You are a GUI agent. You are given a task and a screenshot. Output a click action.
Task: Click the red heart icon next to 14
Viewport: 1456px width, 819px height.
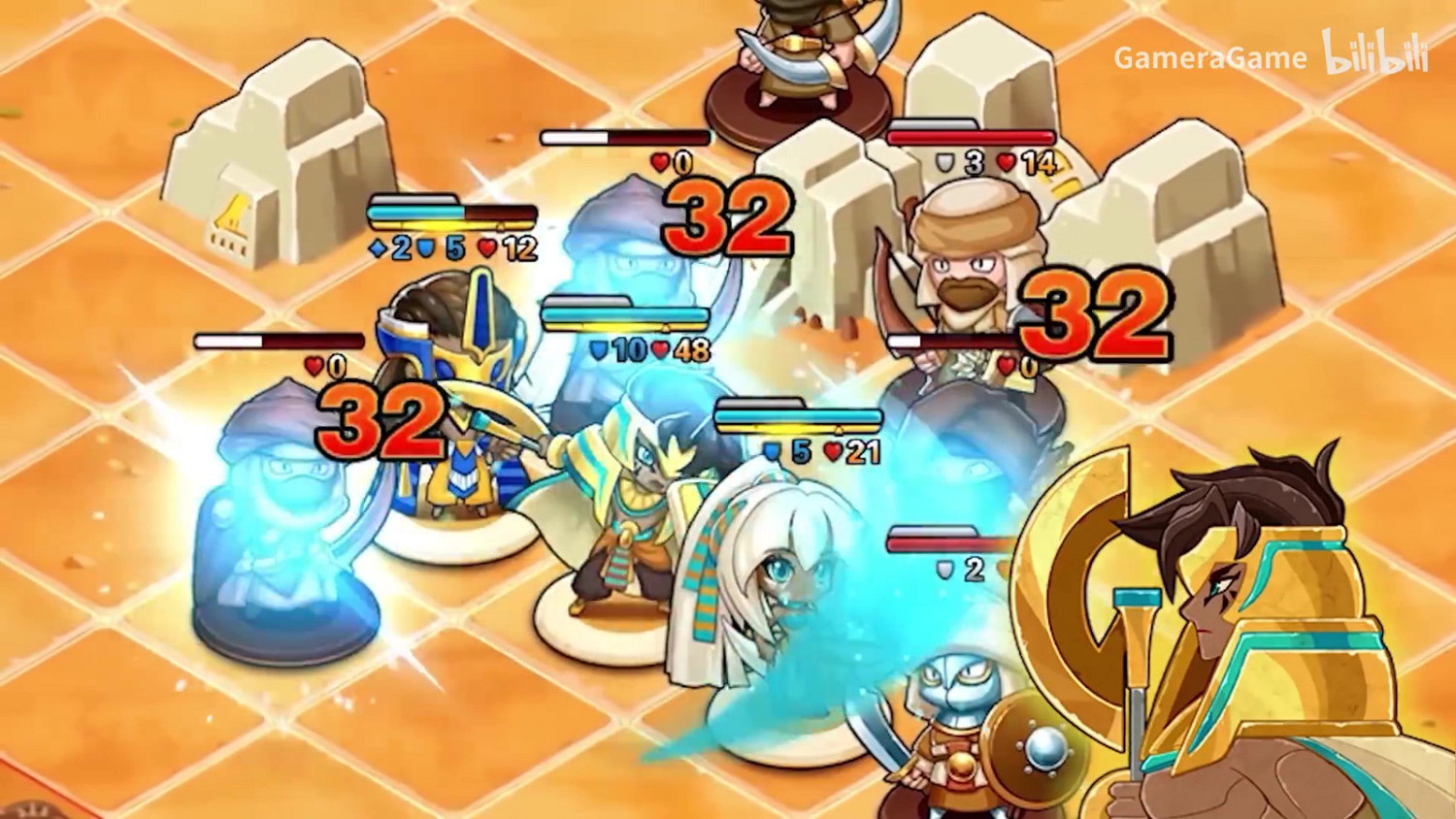tap(1007, 163)
